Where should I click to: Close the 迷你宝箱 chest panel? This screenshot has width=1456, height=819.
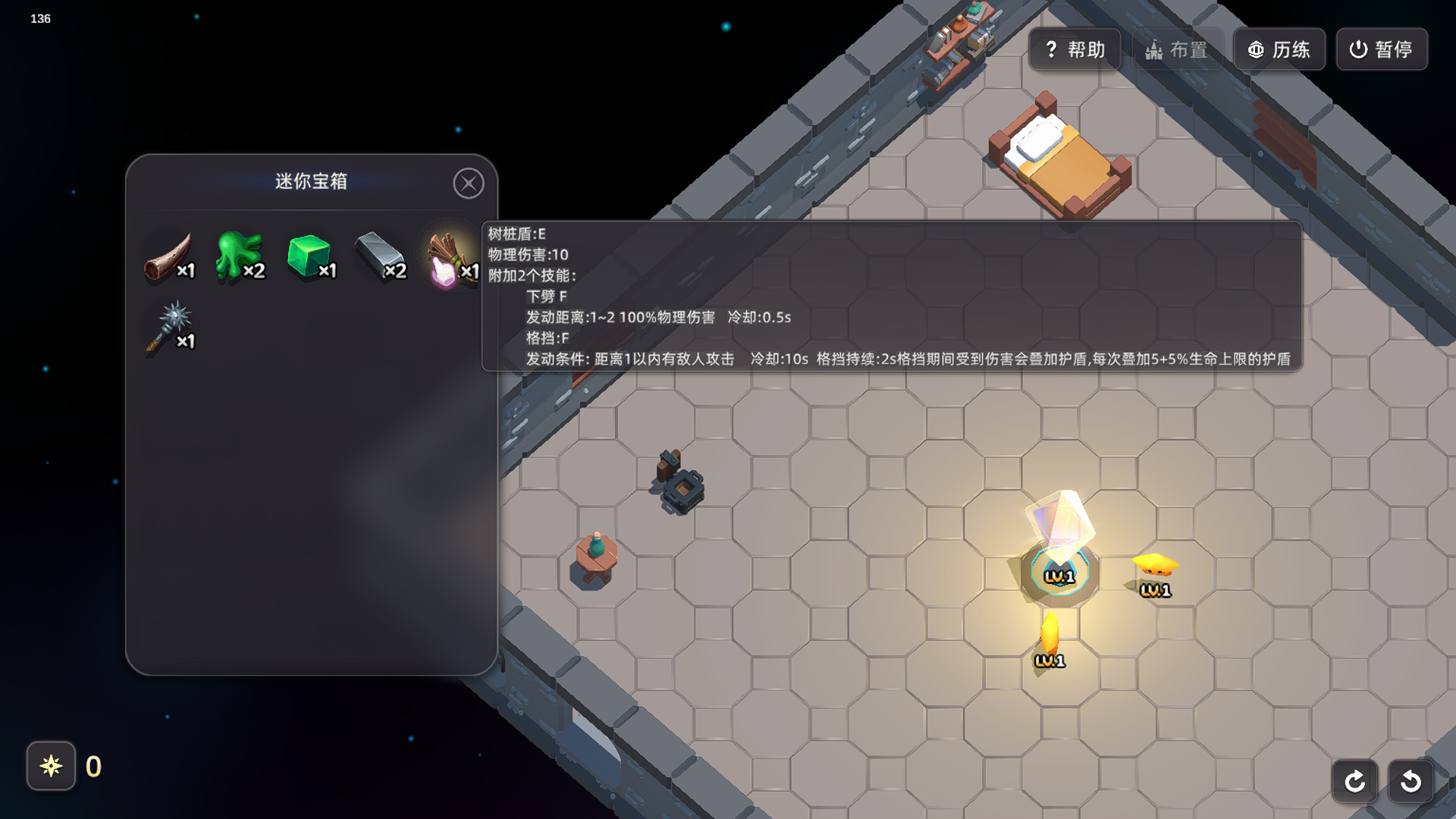tap(469, 184)
